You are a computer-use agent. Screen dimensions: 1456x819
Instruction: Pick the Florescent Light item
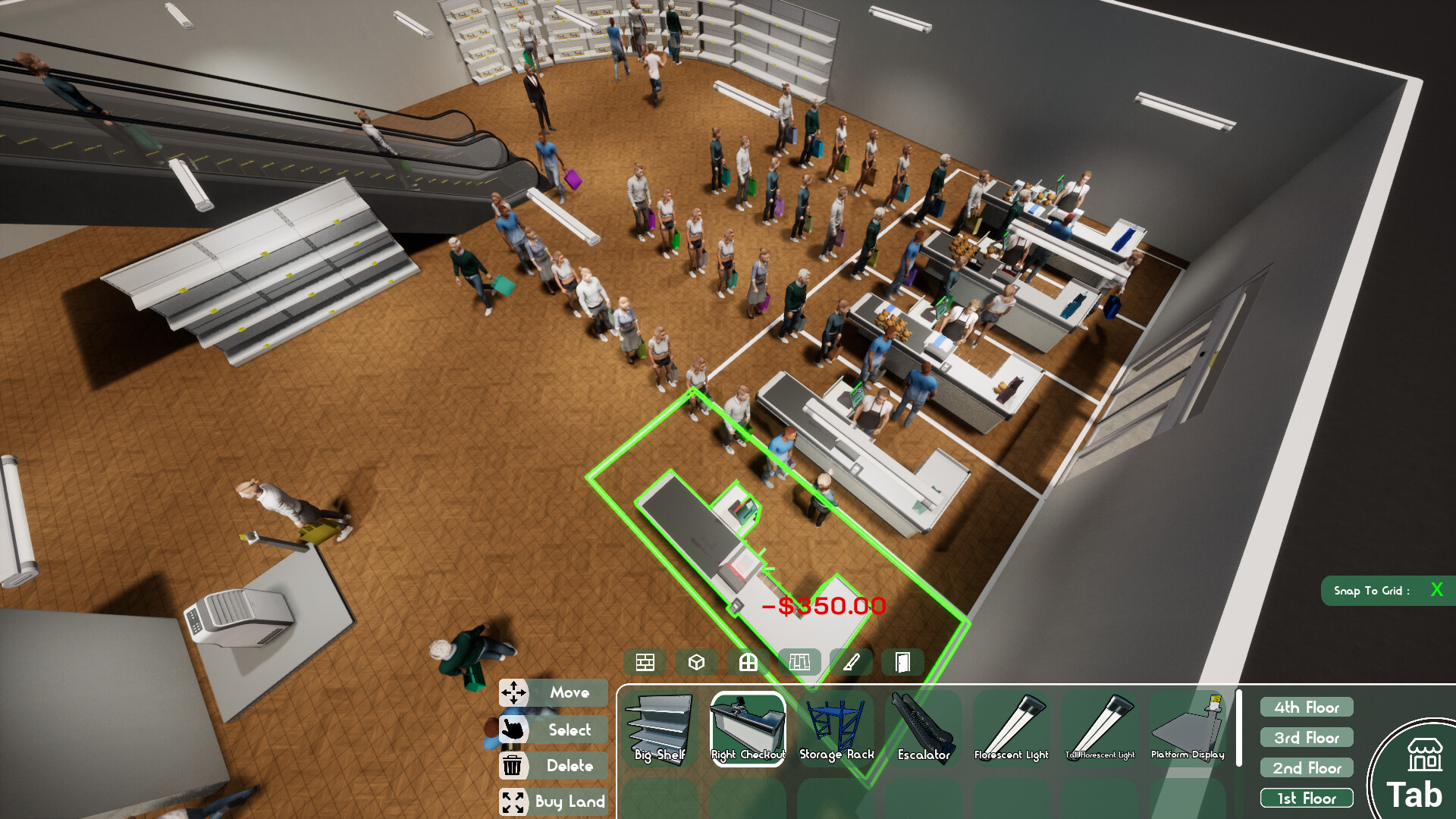pos(1012,729)
